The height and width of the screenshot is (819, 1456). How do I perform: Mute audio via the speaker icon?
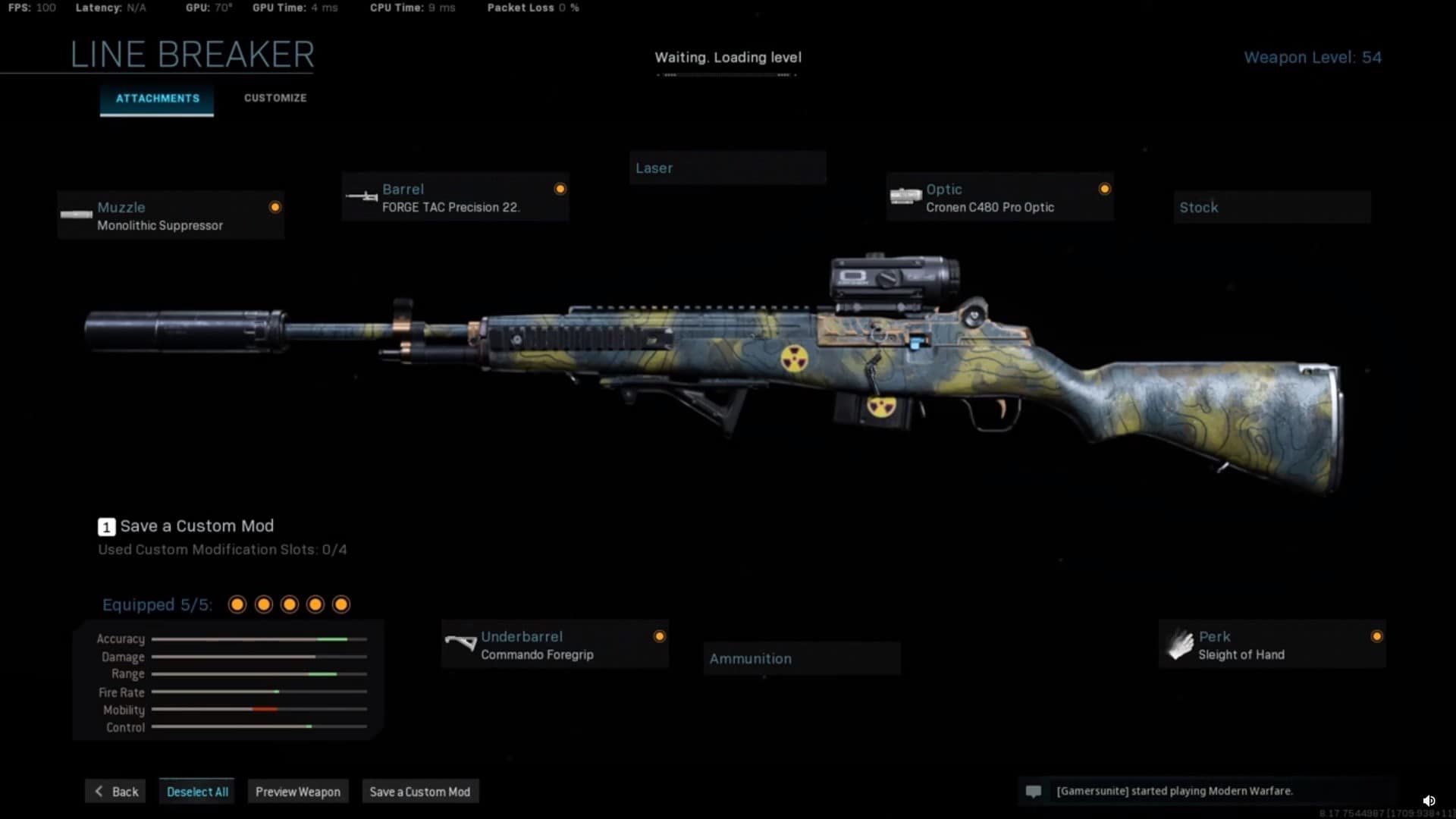pos(1430,800)
